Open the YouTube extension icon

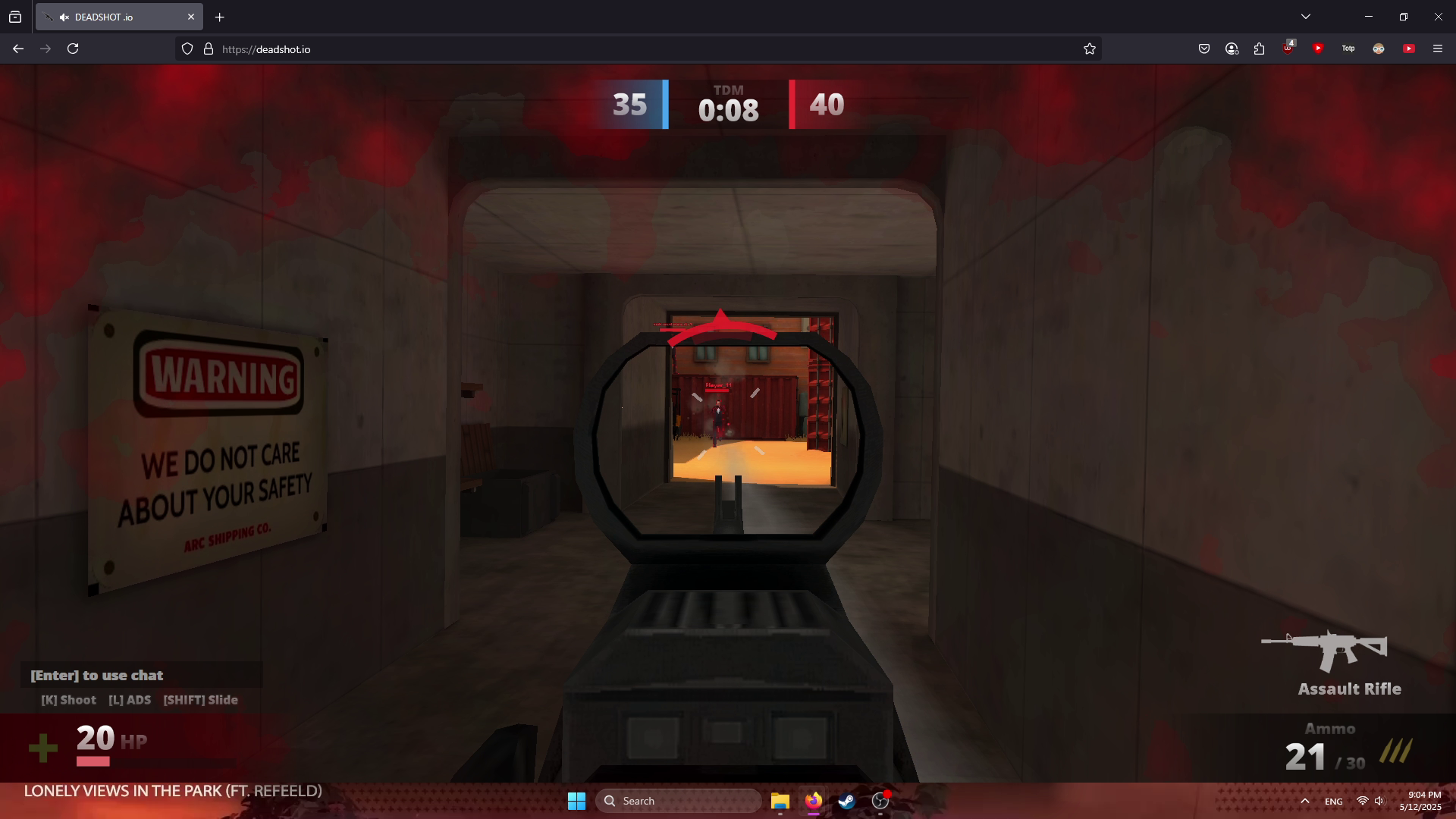click(1410, 49)
